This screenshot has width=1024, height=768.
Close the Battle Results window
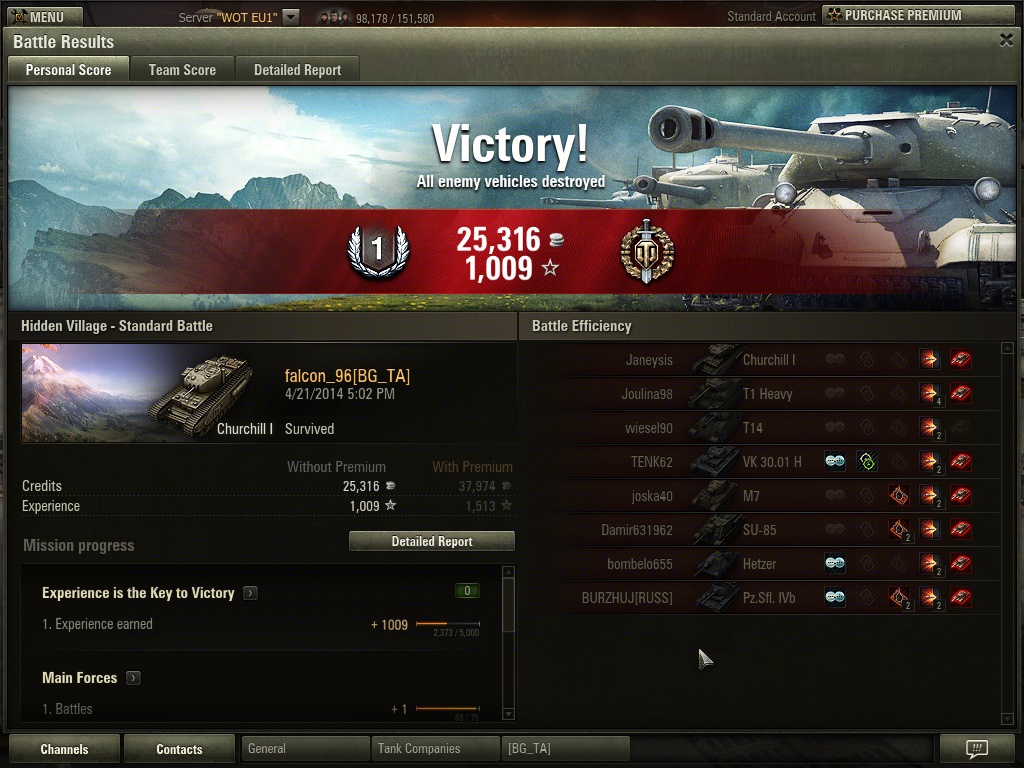tap(1006, 40)
